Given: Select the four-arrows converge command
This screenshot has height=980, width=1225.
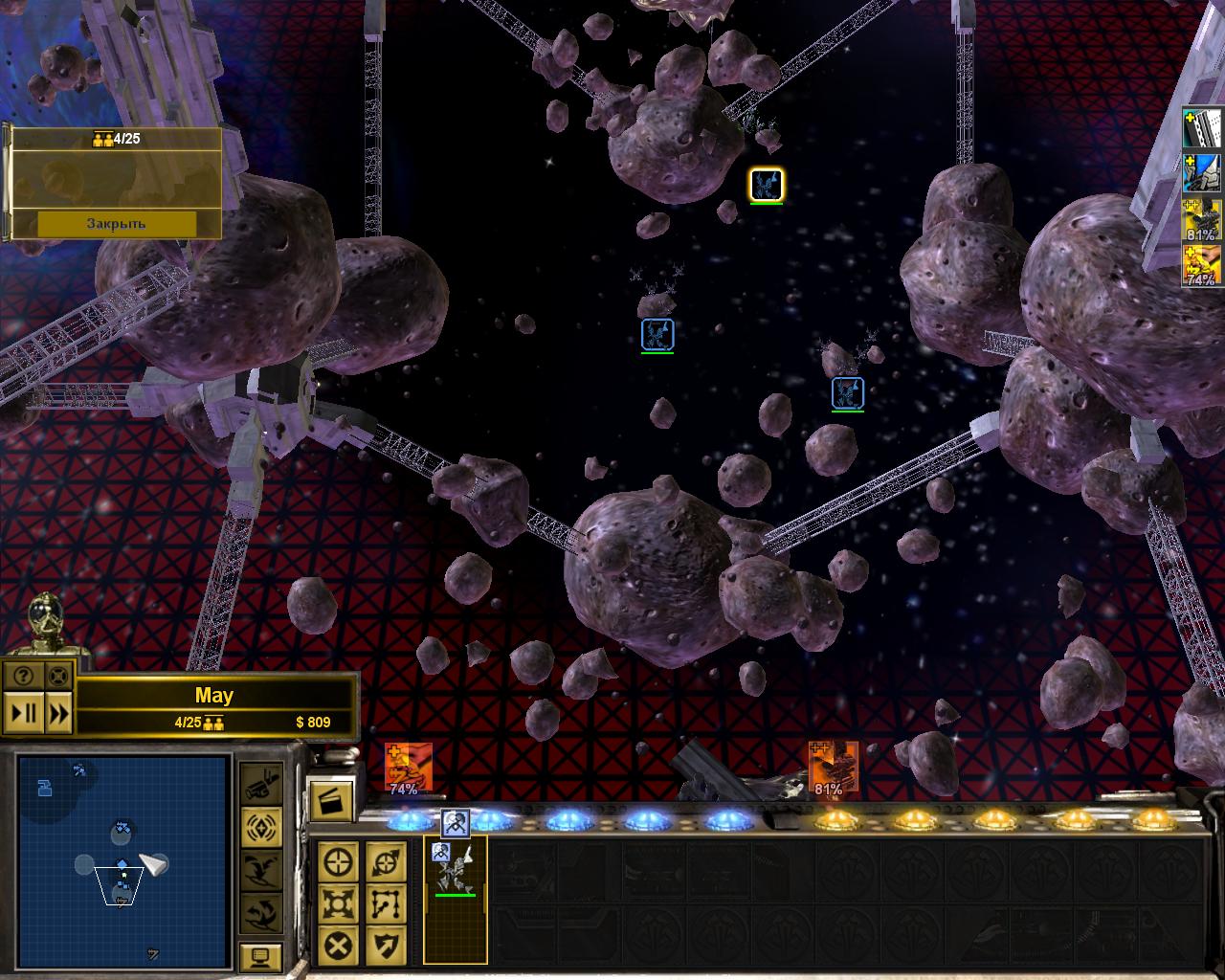Looking at the screenshot, I should pos(338,903).
